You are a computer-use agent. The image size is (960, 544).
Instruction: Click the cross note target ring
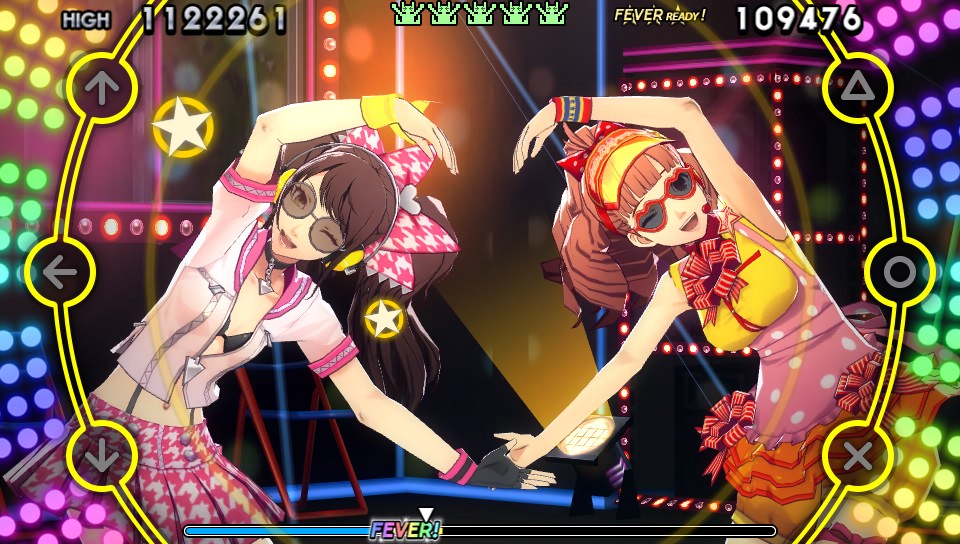click(x=858, y=456)
